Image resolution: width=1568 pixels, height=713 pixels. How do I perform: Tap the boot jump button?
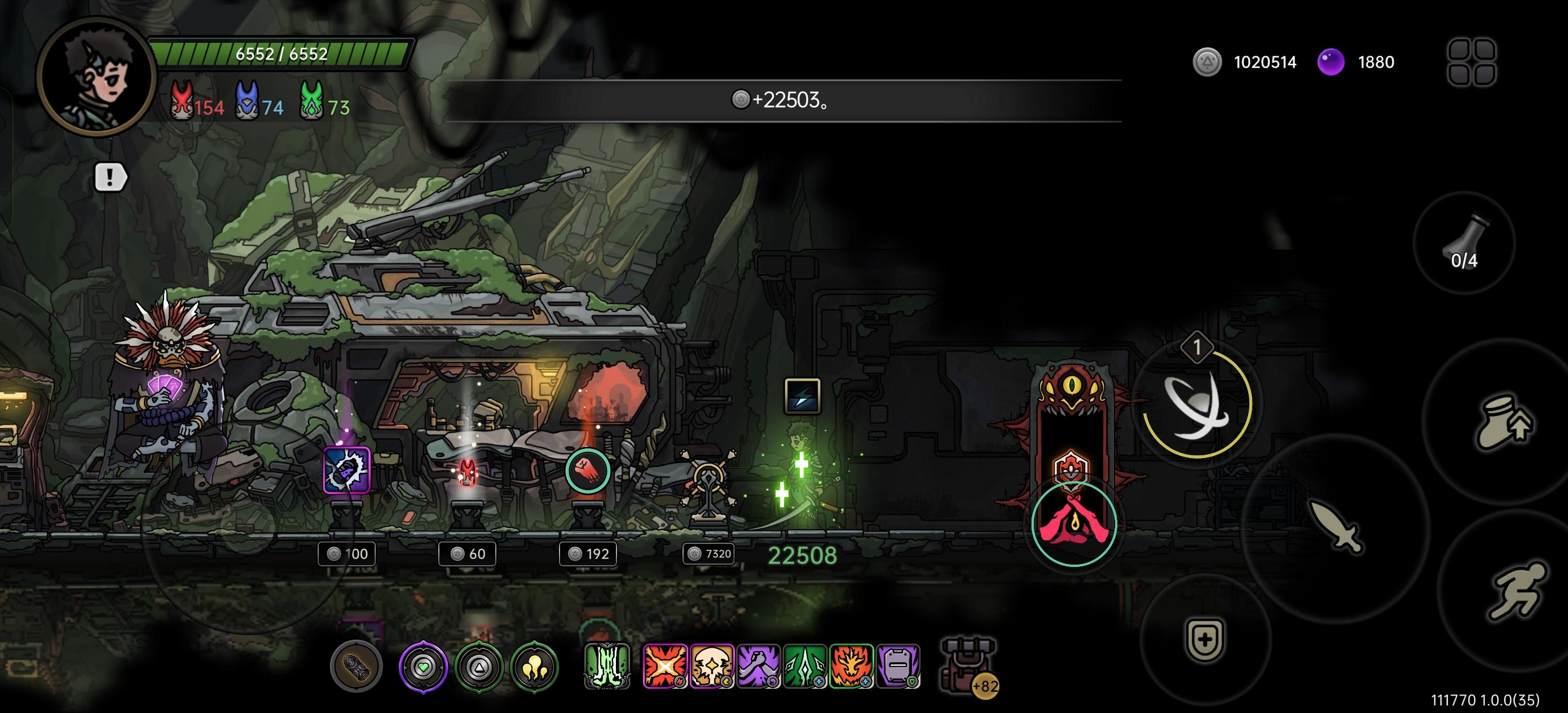pyautogui.click(x=1504, y=421)
